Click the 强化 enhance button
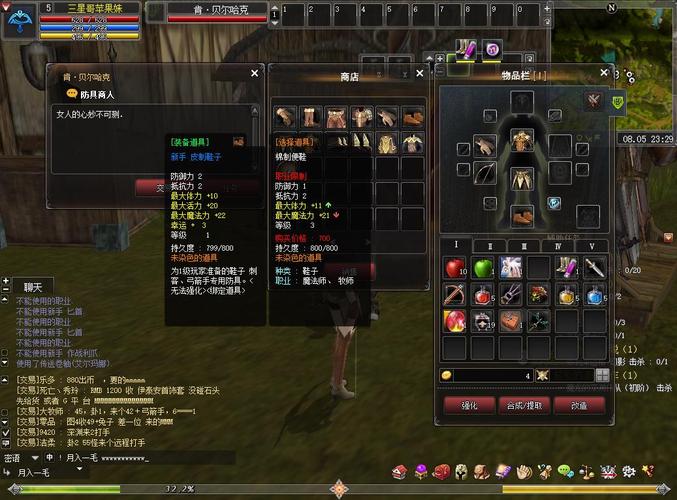Image resolution: width=677 pixels, height=500 pixels. pos(469,405)
